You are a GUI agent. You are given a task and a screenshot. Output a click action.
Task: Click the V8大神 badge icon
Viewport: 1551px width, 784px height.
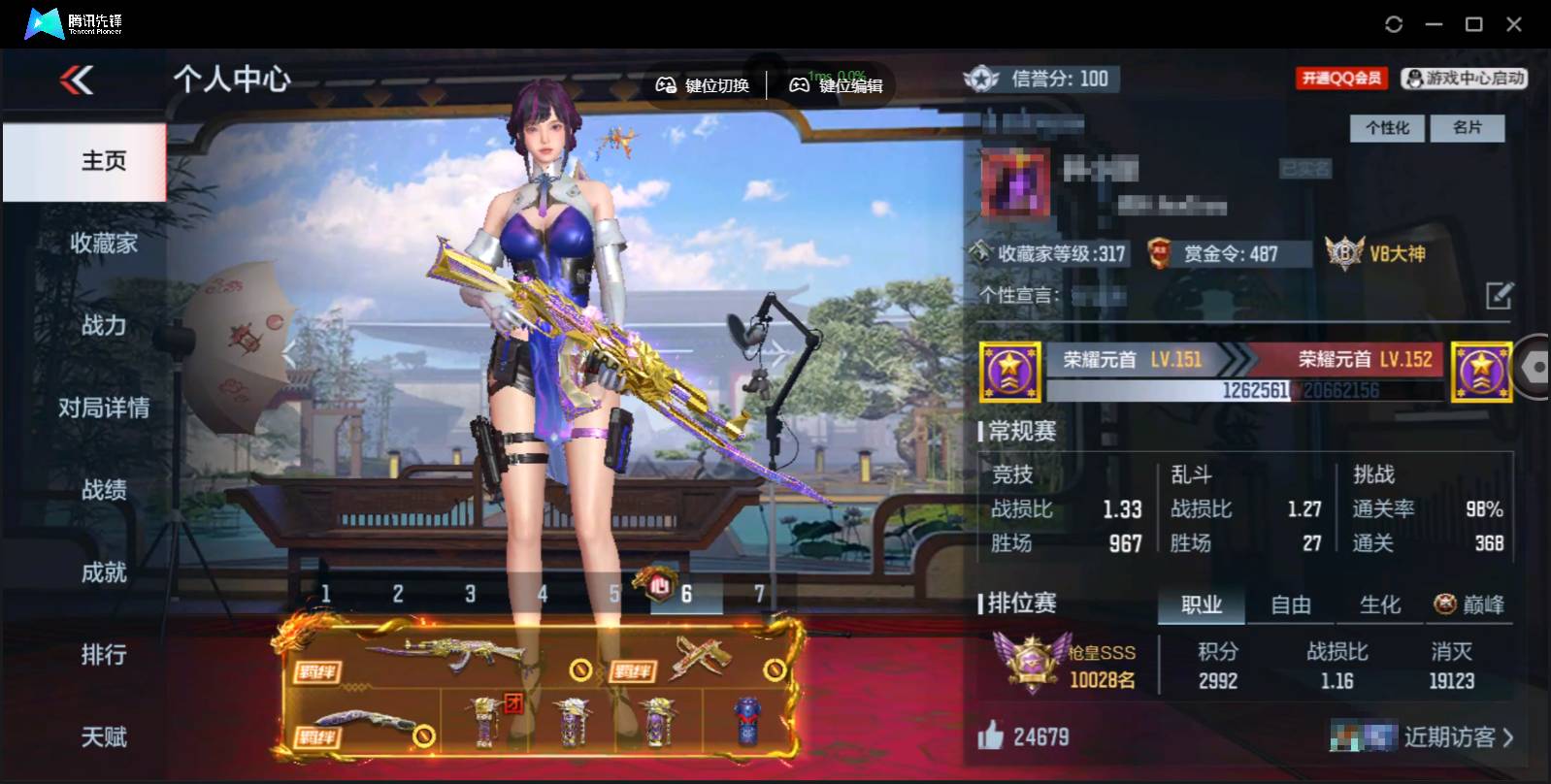click(1344, 254)
